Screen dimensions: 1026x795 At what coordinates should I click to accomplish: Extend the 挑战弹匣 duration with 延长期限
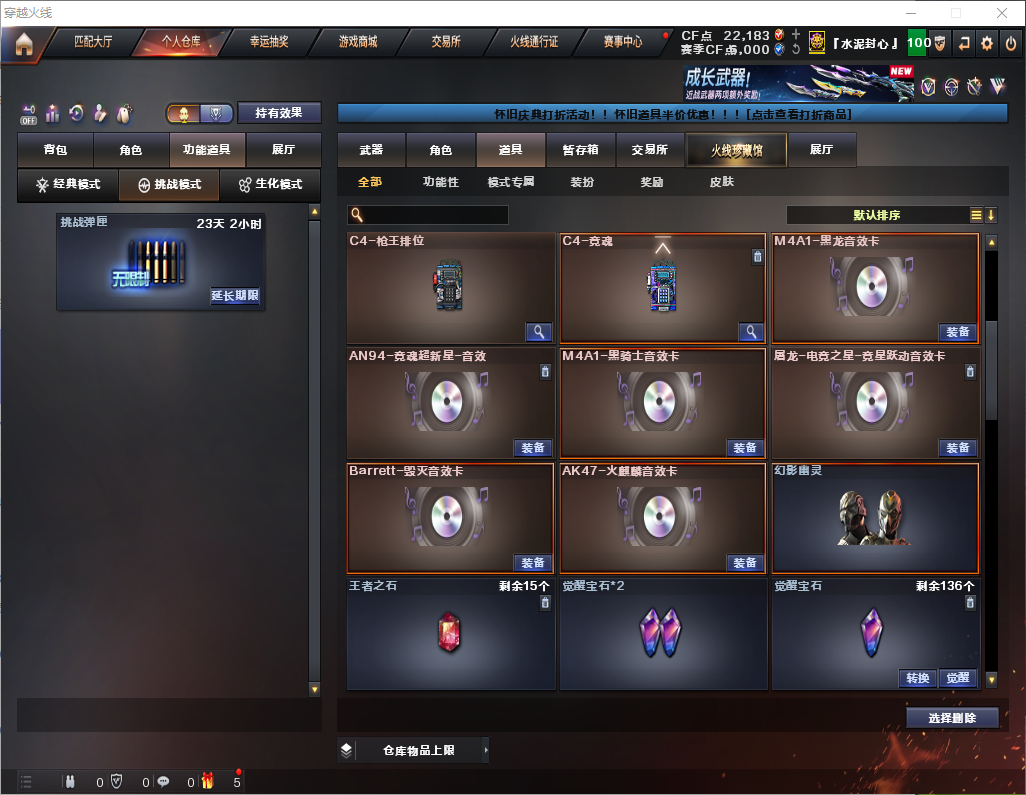235,296
